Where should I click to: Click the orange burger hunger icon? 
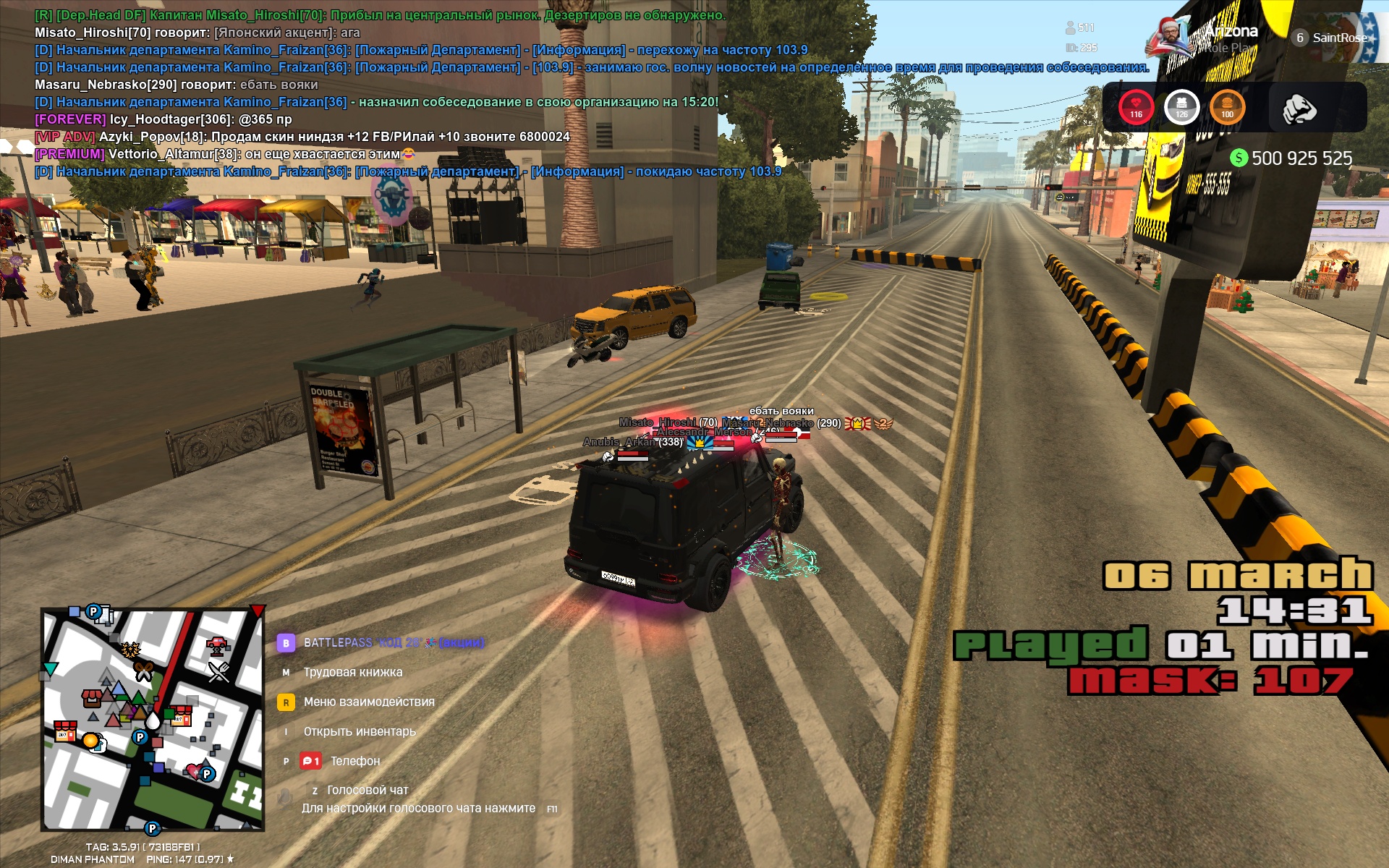[x=1227, y=108]
